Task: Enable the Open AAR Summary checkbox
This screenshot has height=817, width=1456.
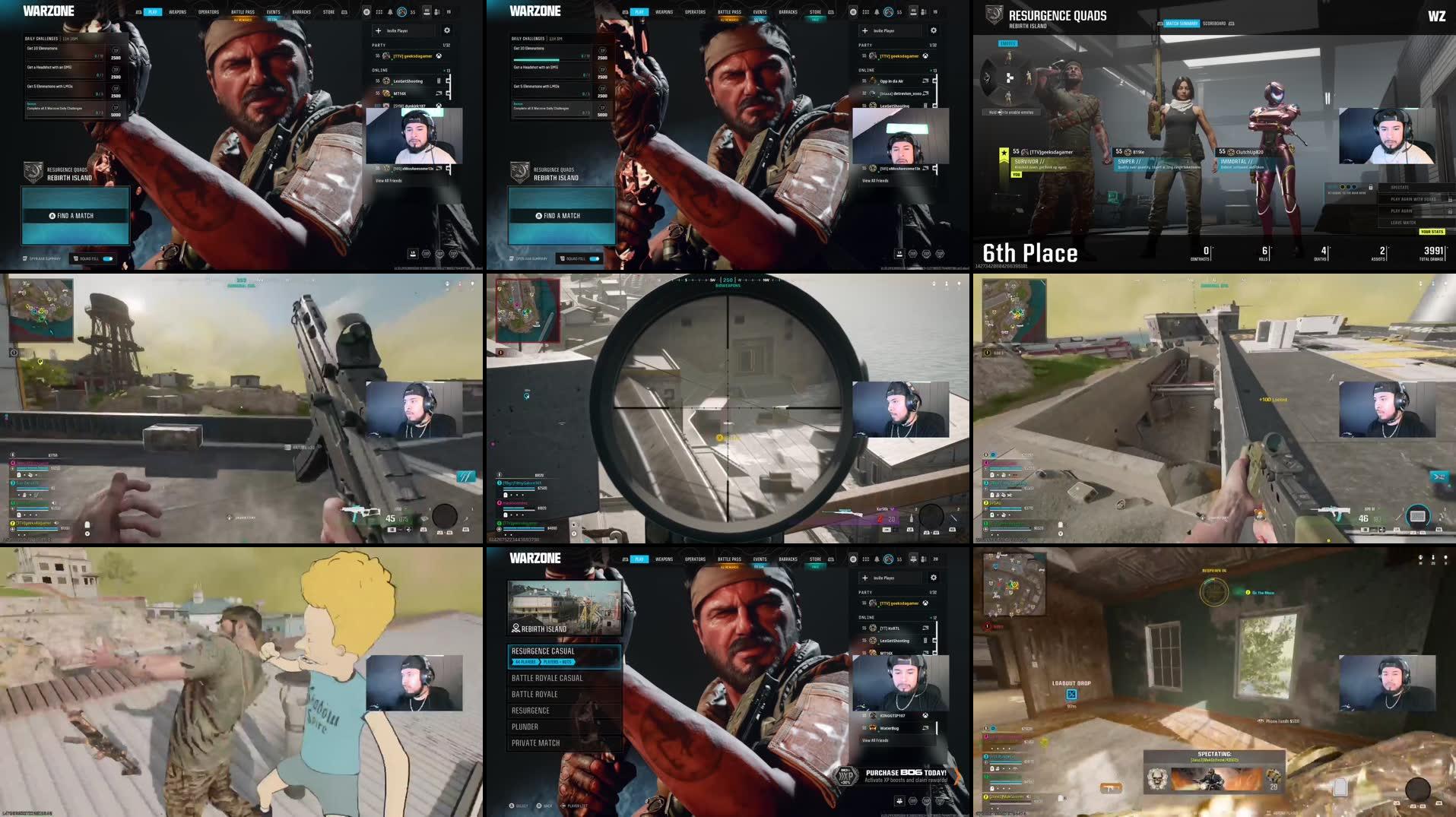Action: [x=25, y=258]
